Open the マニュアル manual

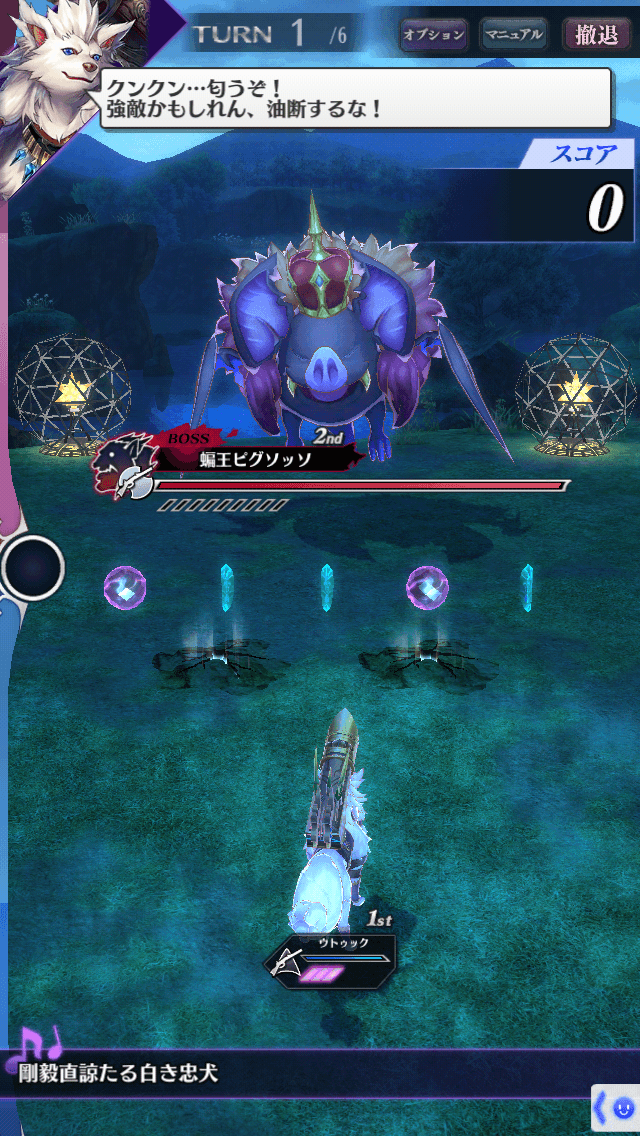(513, 35)
